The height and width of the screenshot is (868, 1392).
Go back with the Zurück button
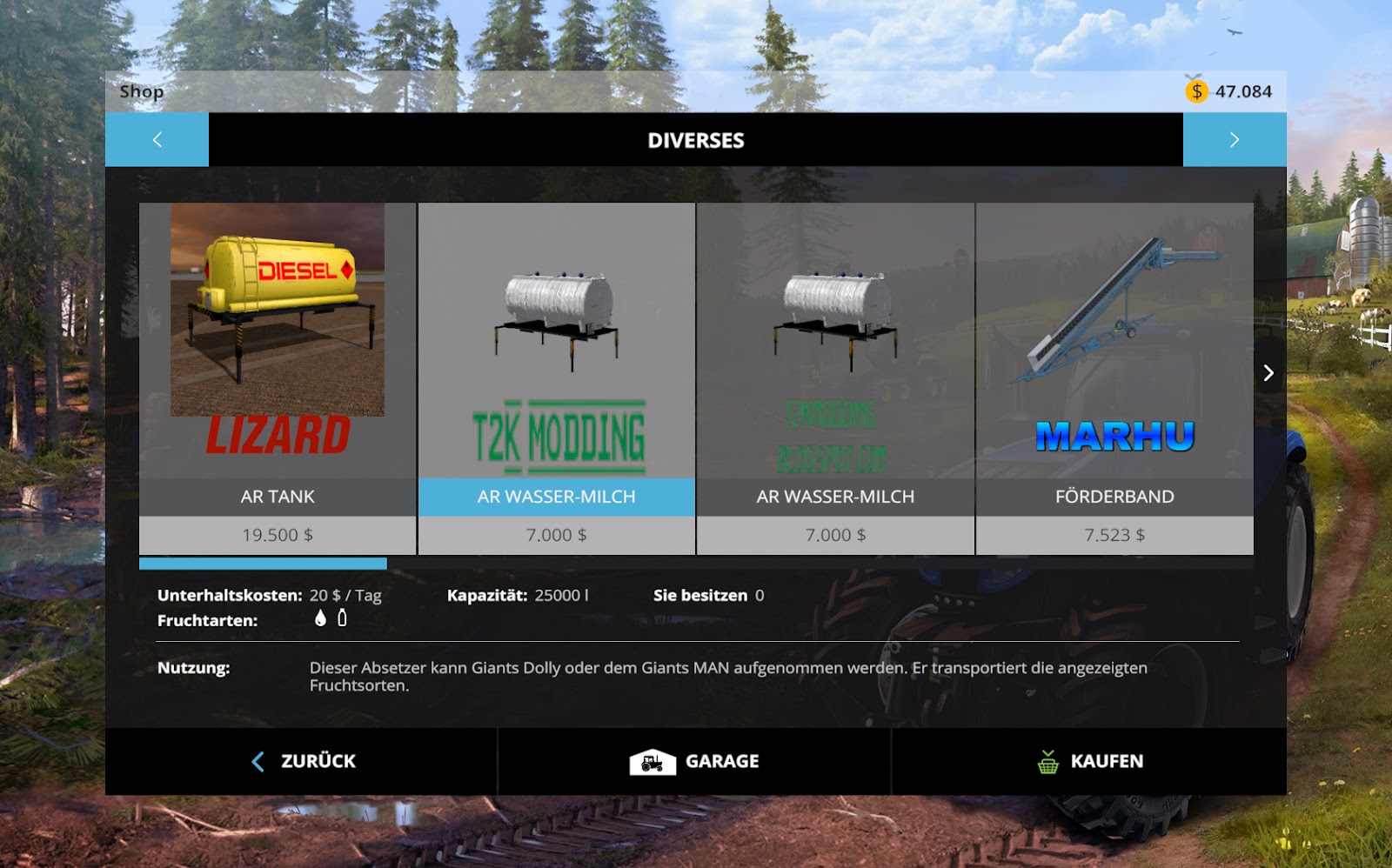303,761
